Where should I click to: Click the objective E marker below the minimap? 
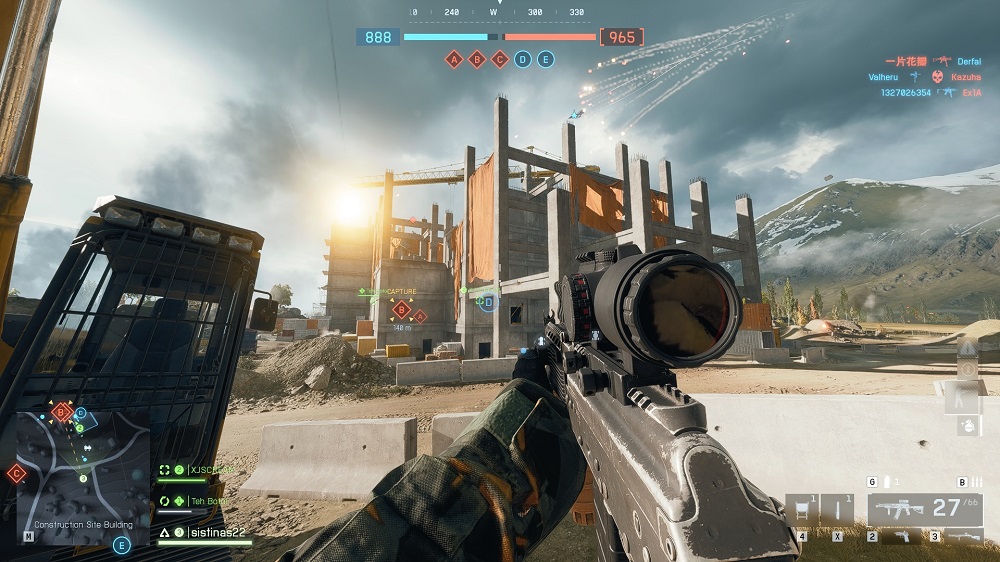[122, 545]
